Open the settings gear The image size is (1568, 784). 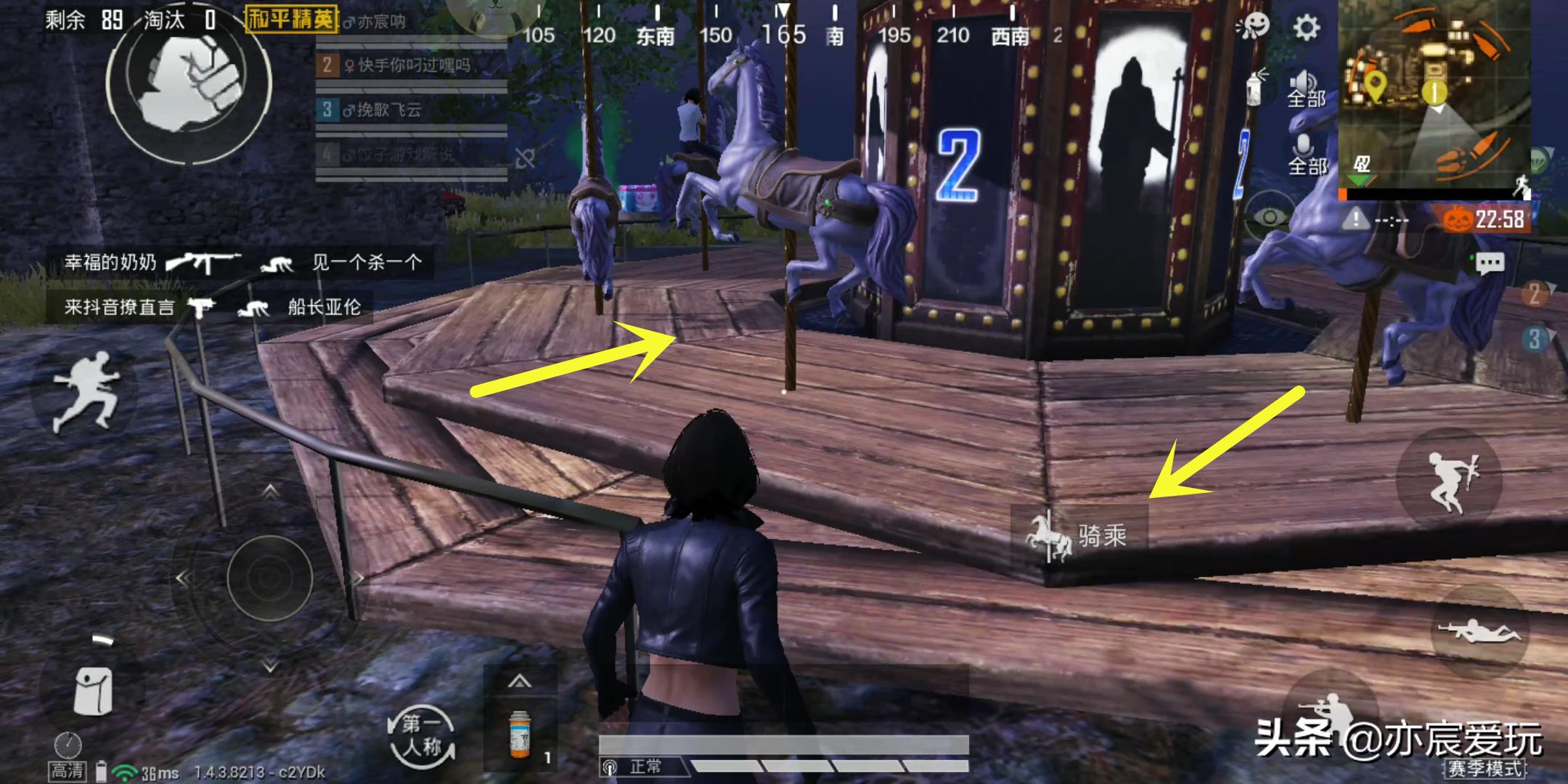pos(1306,28)
